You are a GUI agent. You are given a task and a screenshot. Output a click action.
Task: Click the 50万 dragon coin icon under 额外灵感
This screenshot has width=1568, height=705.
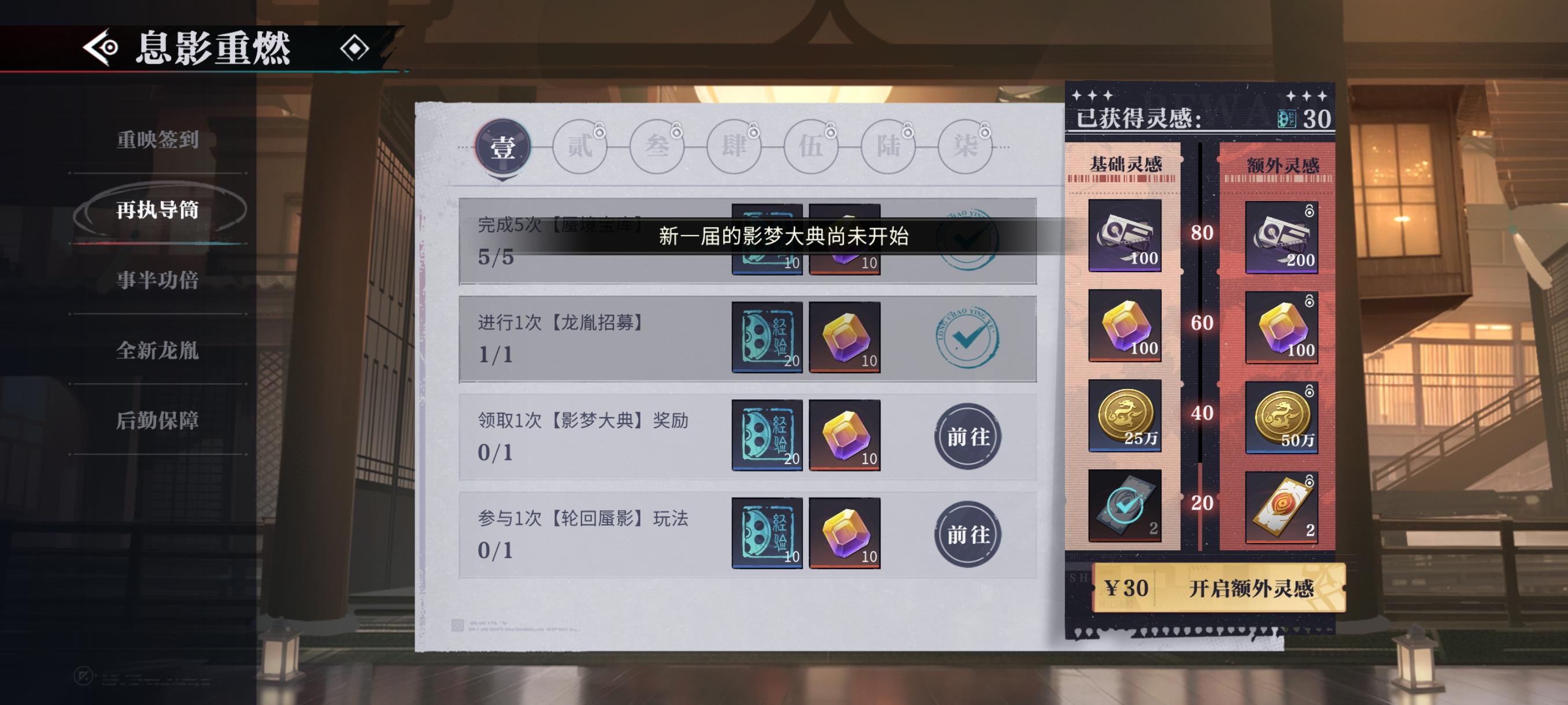tap(1283, 417)
